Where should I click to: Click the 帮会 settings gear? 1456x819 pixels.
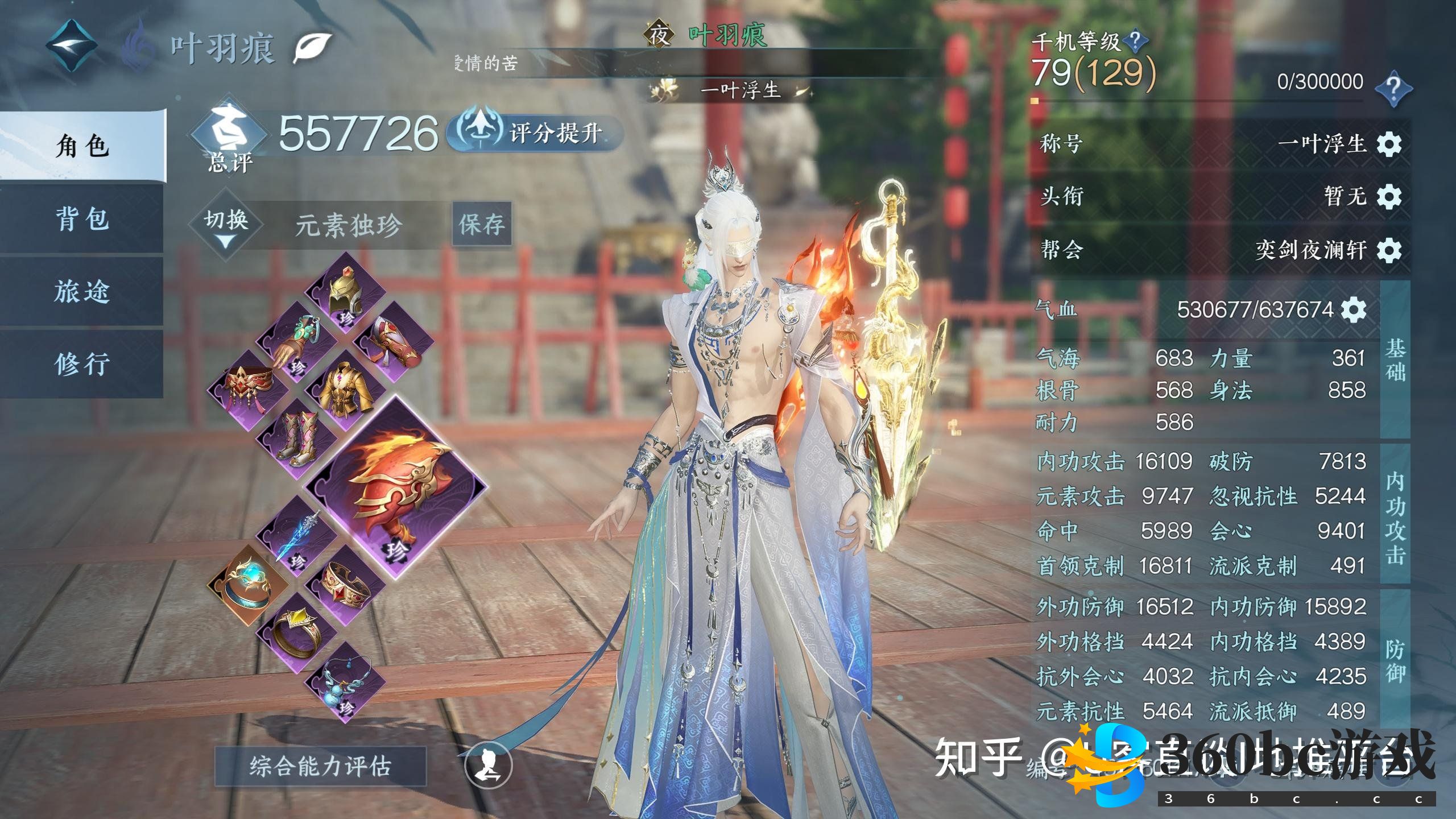(x=1388, y=250)
